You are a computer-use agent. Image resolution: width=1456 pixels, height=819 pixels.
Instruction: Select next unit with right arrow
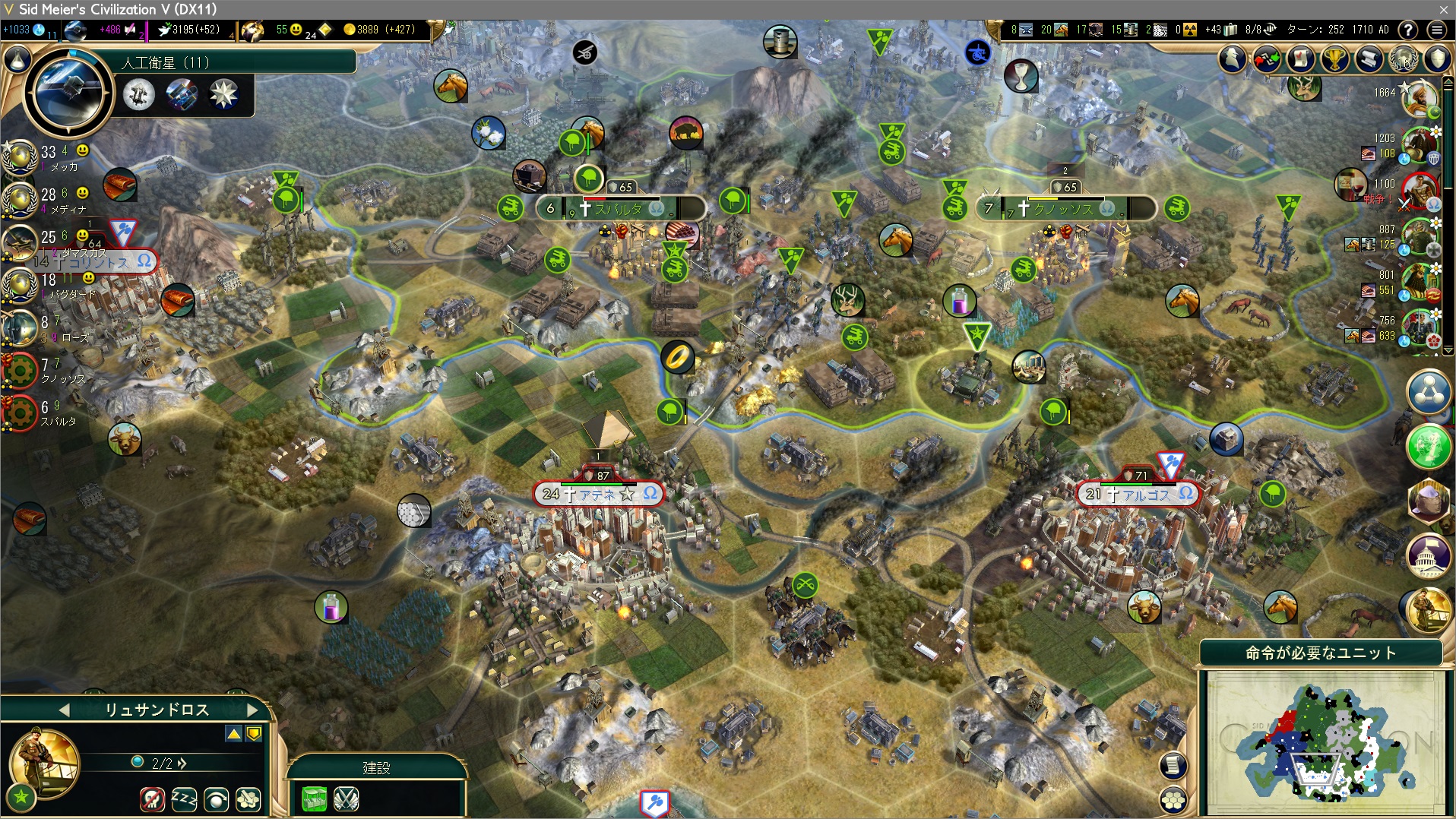pyautogui.click(x=253, y=710)
